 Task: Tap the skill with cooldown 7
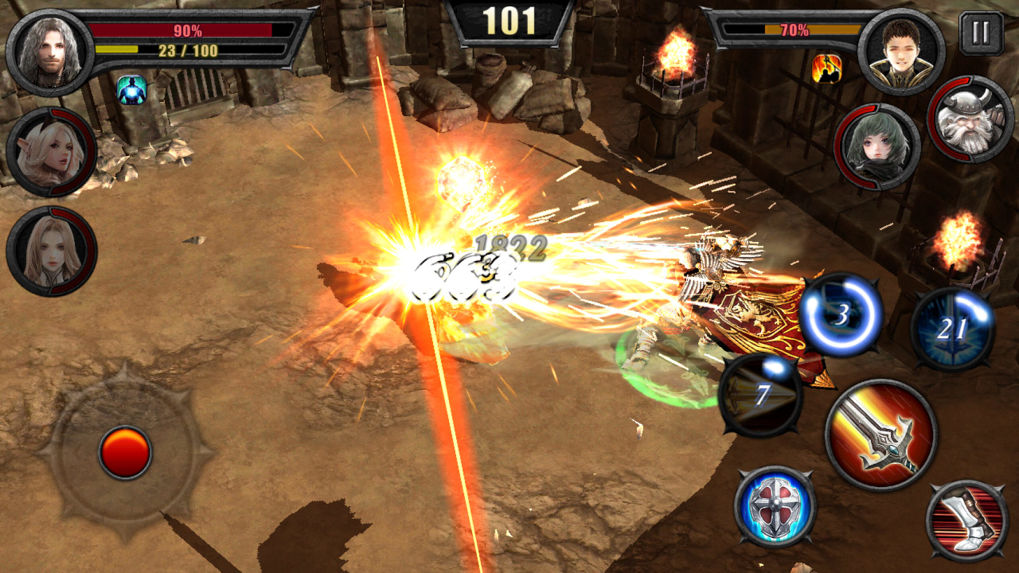[760, 395]
